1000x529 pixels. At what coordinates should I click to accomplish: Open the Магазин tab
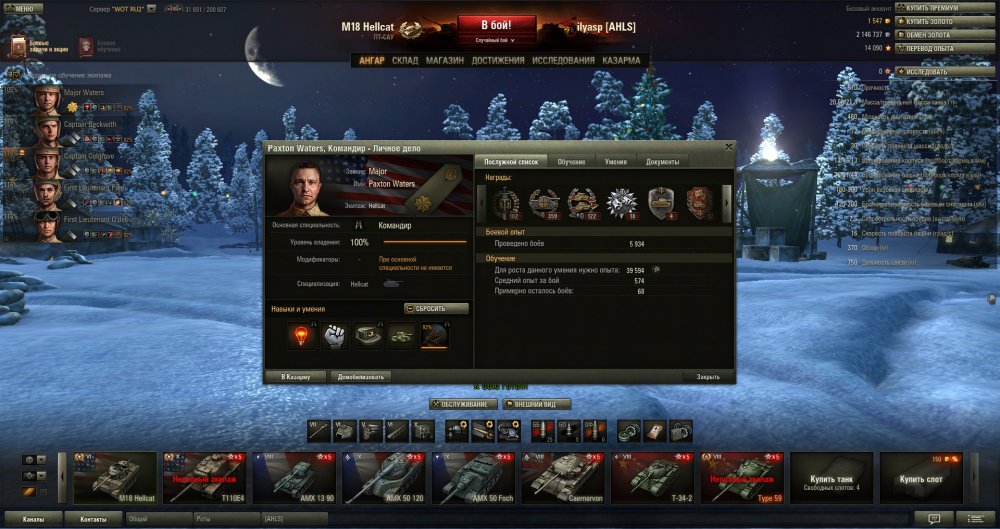point(444,60)
